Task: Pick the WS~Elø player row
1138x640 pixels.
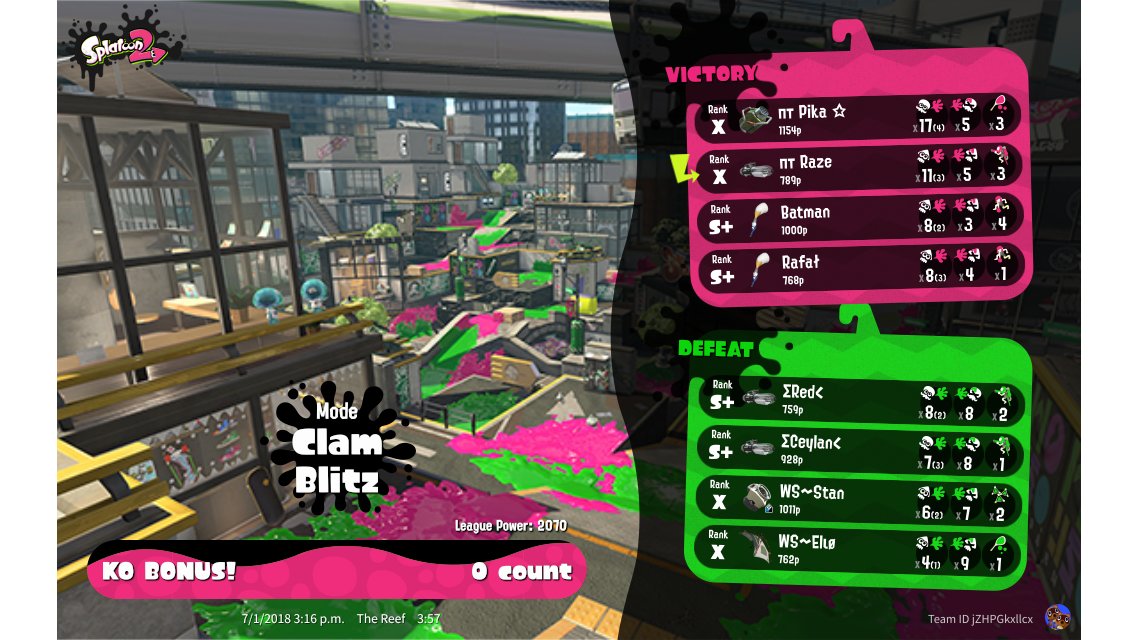Action: point(860,548)
